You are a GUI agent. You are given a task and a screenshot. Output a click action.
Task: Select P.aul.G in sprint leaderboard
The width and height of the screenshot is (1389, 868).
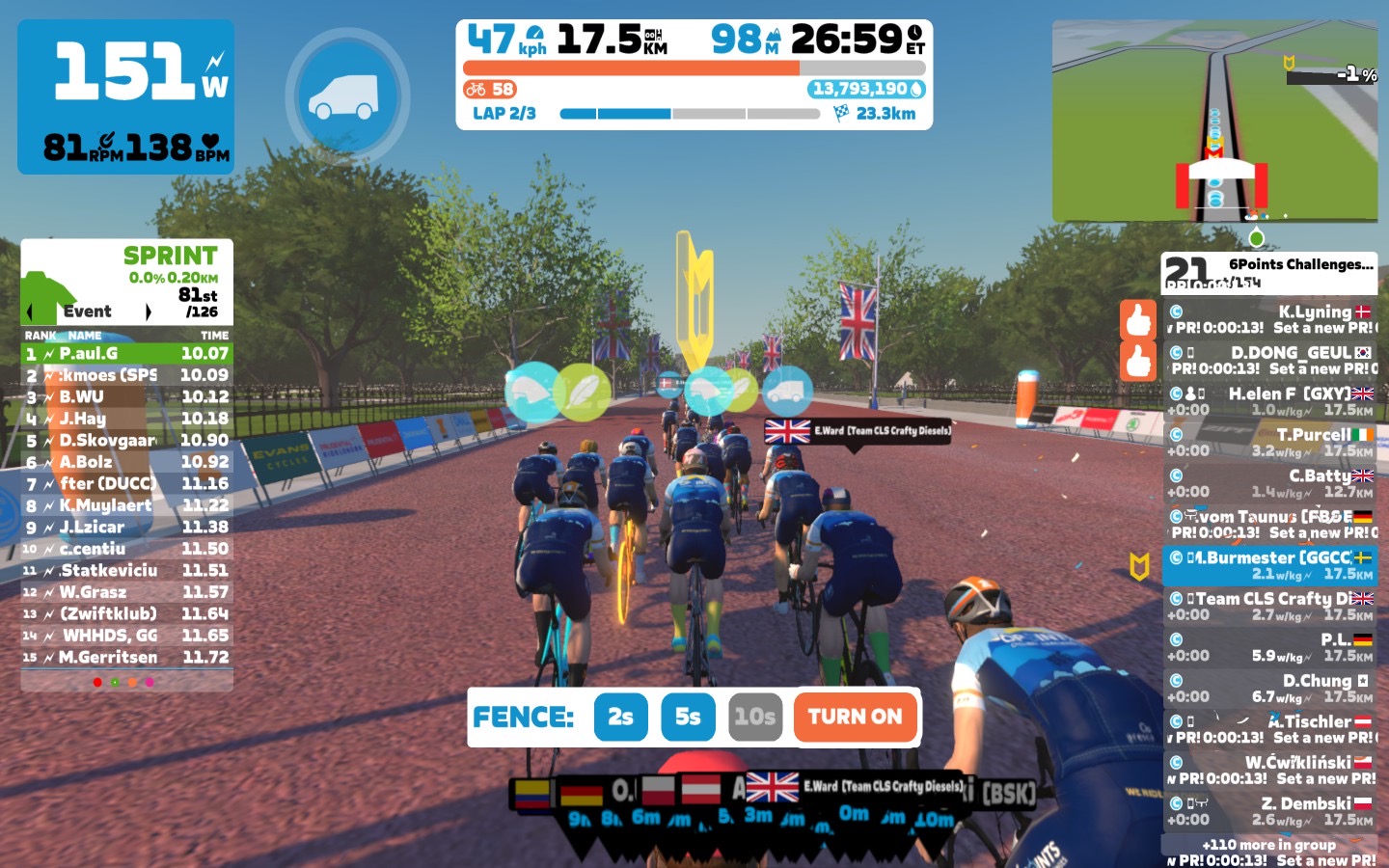[126, 354]
